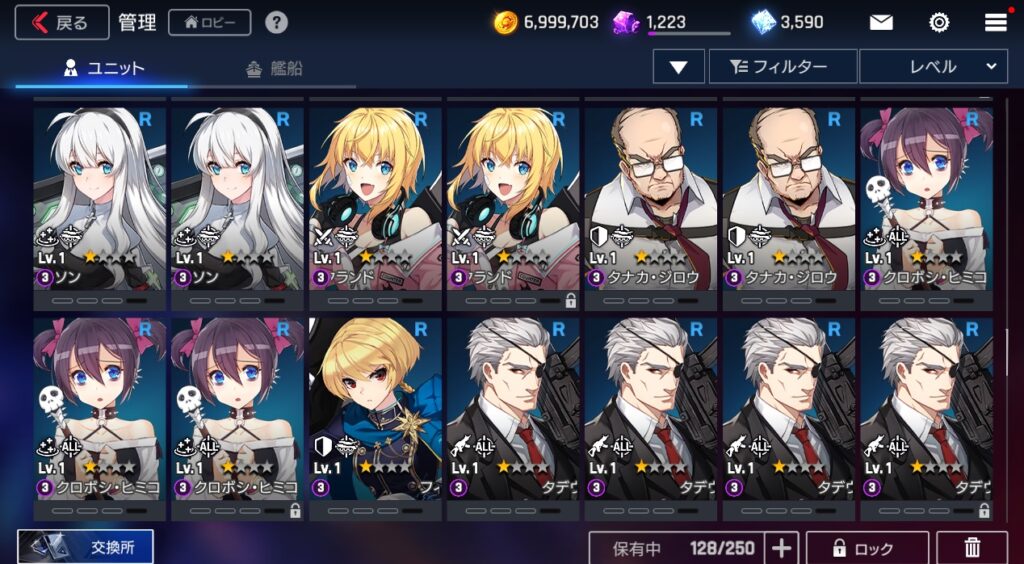Select the blonde unit with blue cape
This screenshot has width=1024, height=564.
click(x=375, y=410)
